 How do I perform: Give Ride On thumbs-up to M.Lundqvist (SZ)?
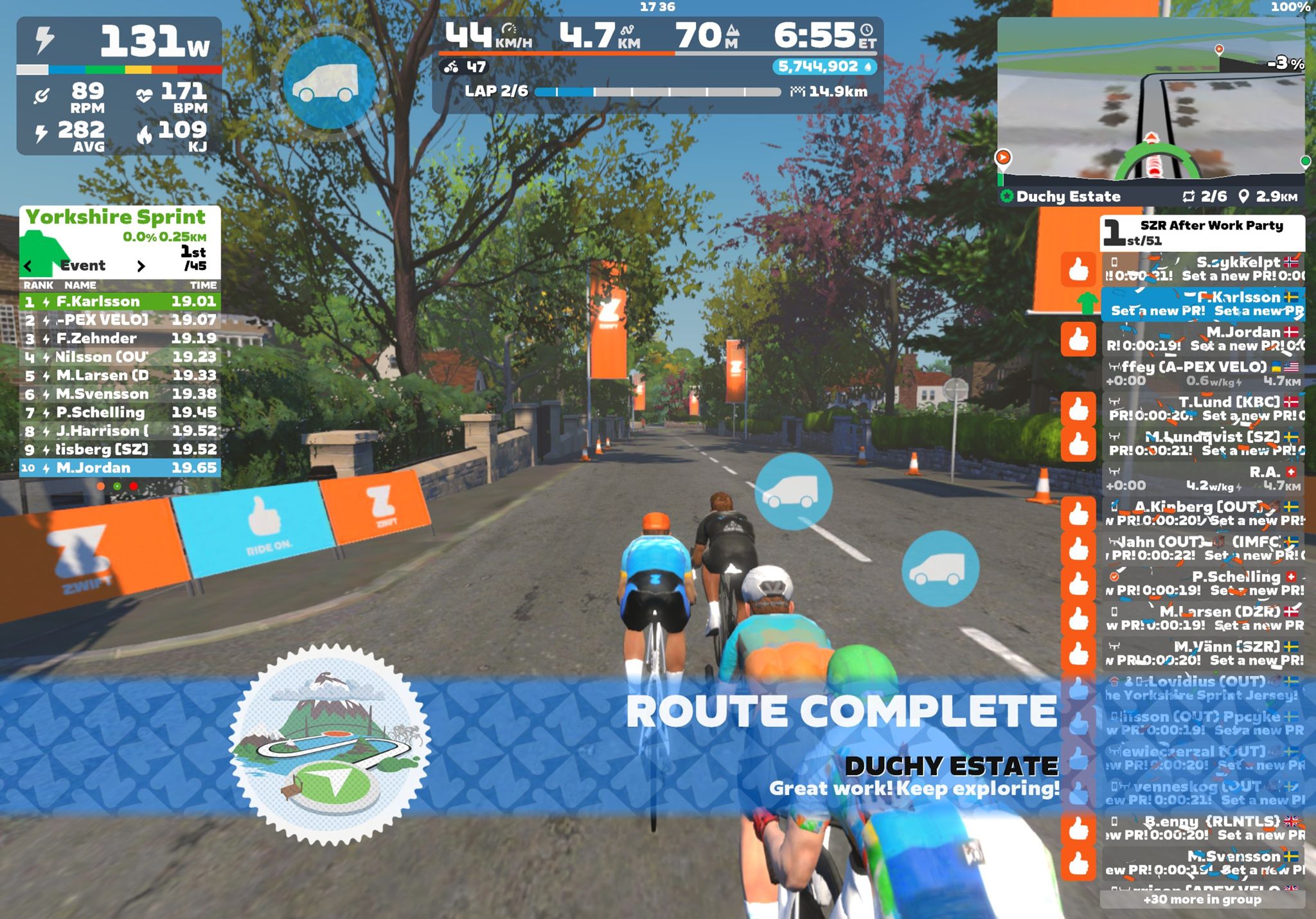click(1078, 444)
